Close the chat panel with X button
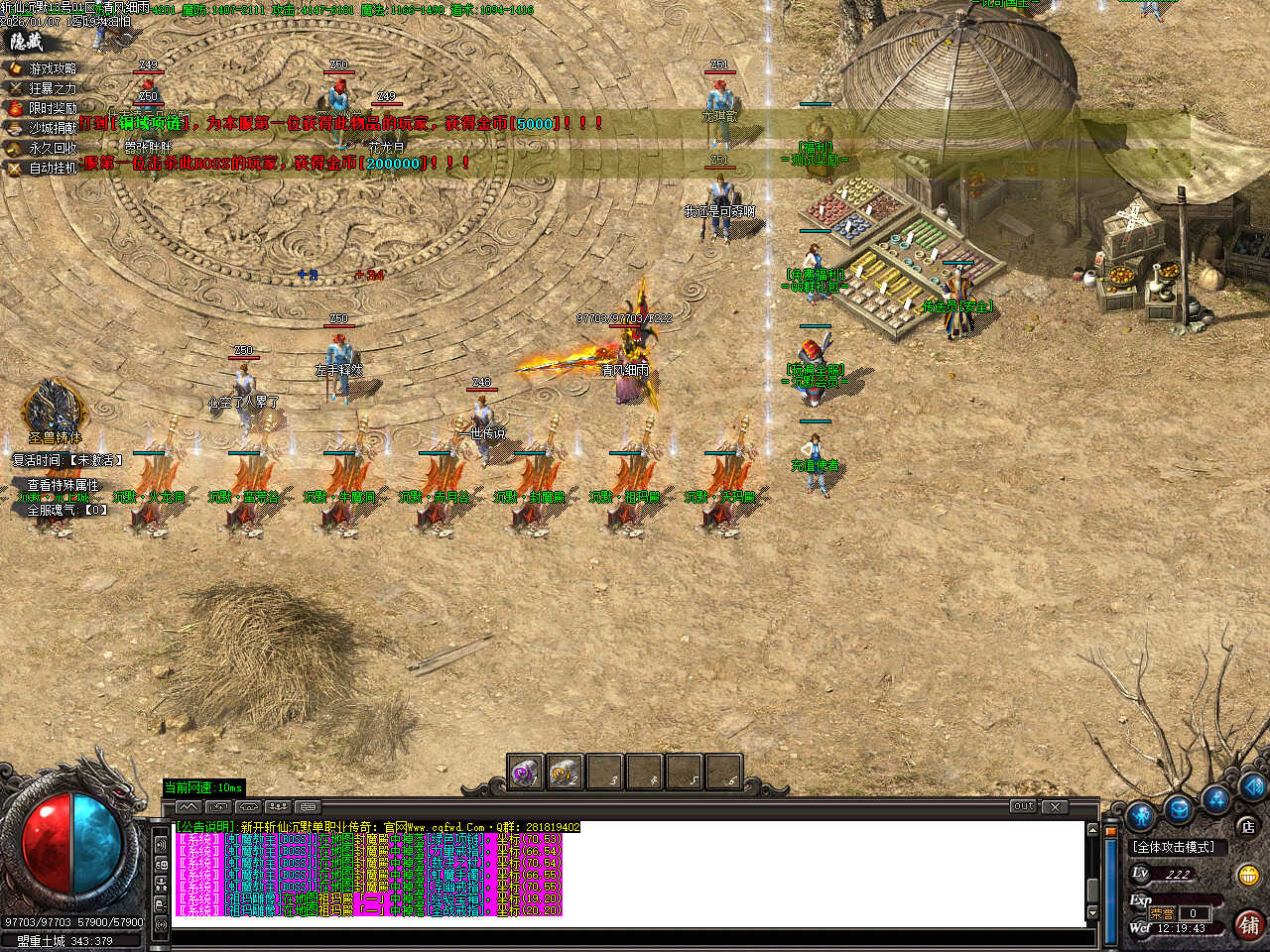This screenshot has height=952, width=1270. (x=1054, y=807)
